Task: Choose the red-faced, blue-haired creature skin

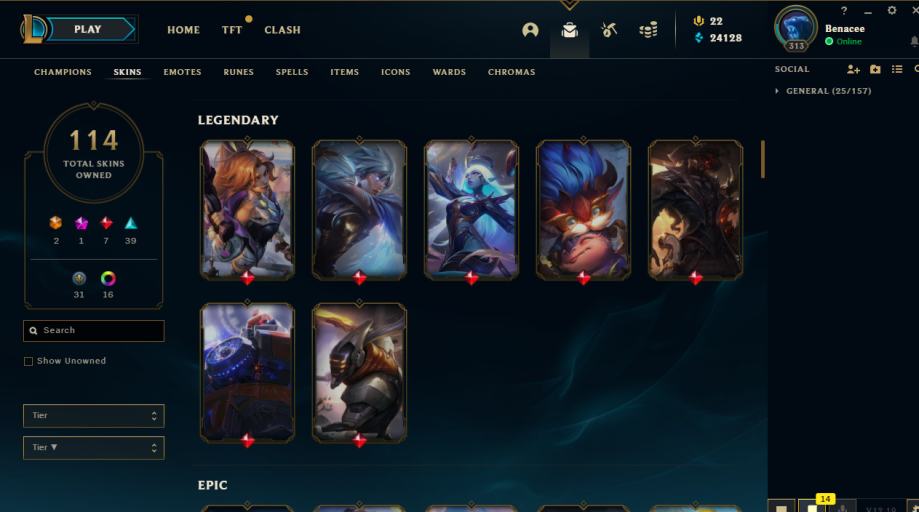Action: click(583, 208)
